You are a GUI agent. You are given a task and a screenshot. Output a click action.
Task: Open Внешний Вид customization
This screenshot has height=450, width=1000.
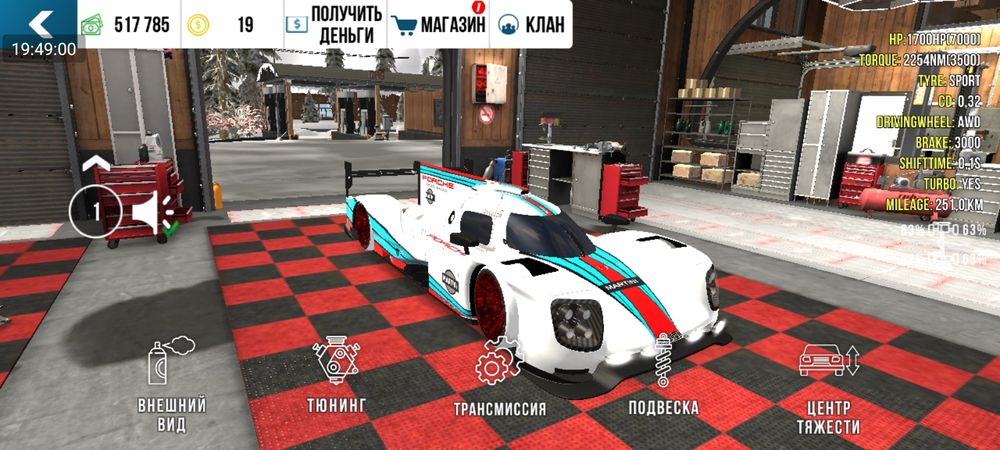tap(172, 387)
